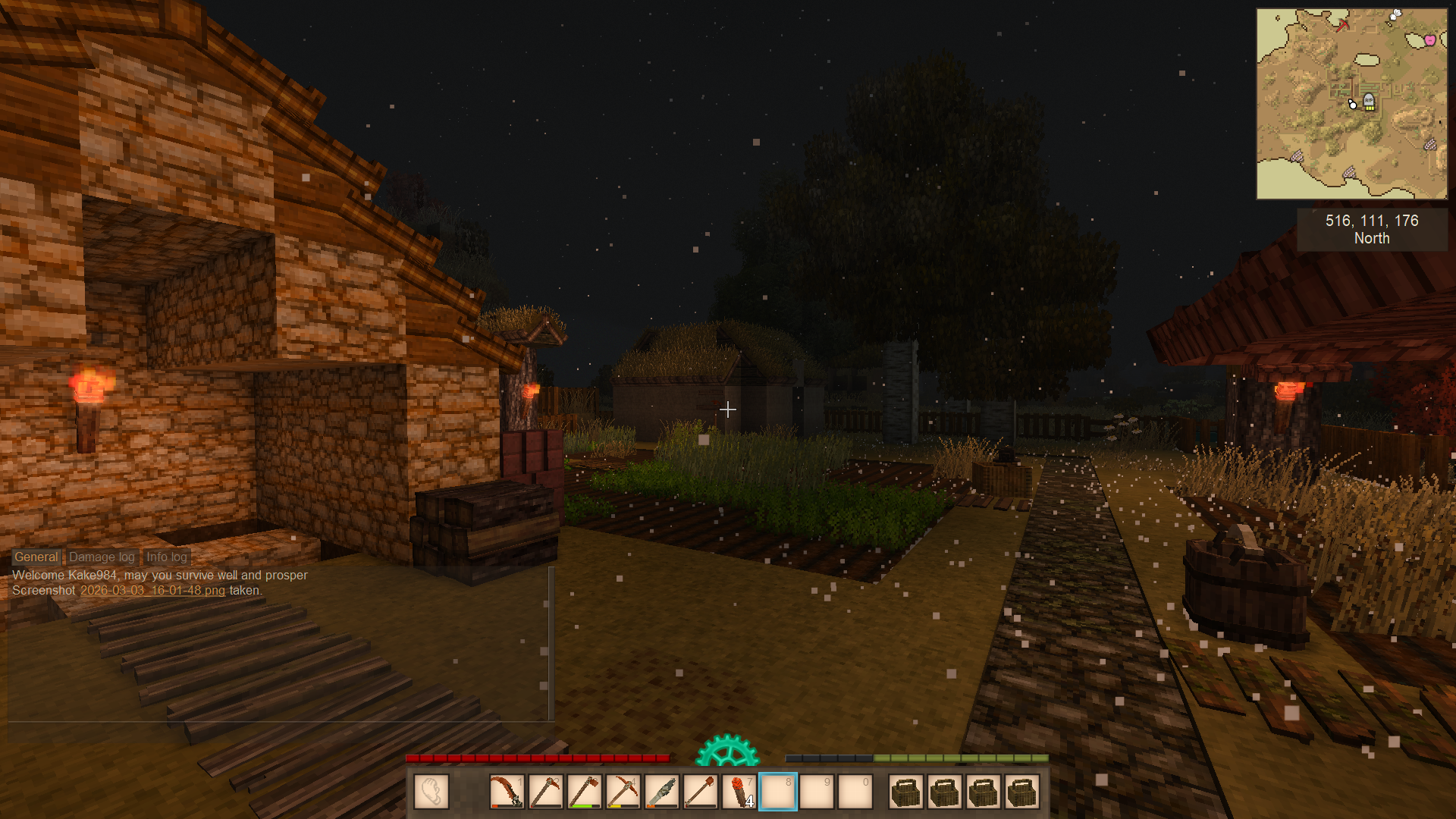Image resolution: width=1456 pixels, height=819 pixels.
Task: Choose the axe in hotbar slot 3
Action: (x=584, y=792)
